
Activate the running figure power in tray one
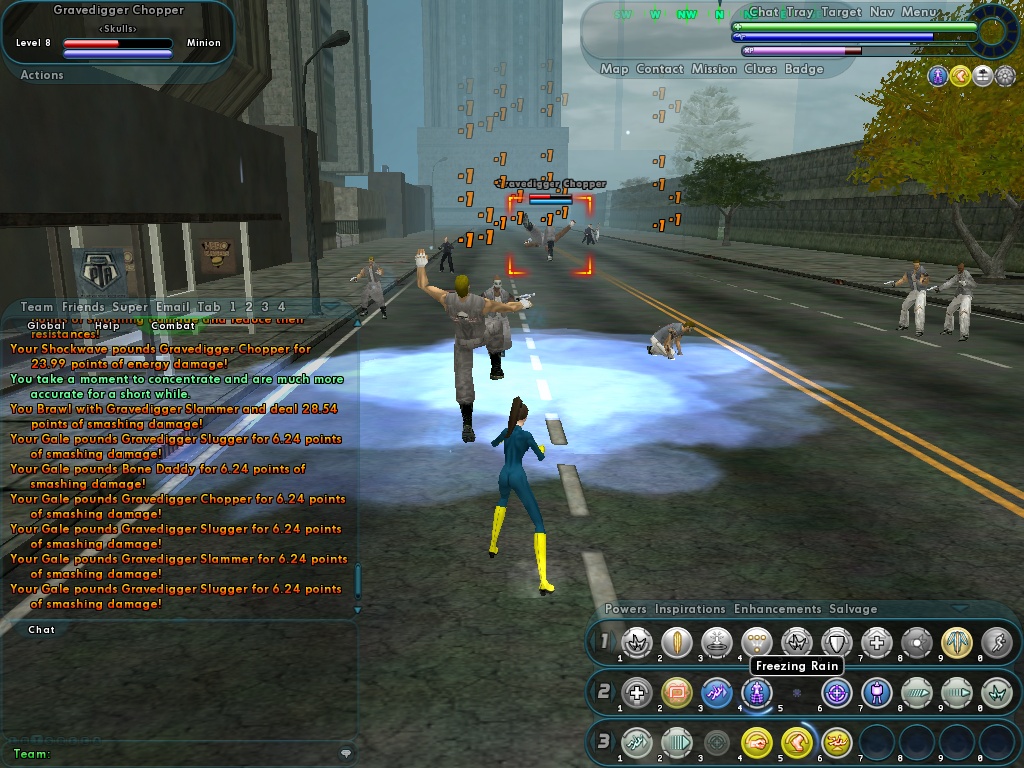[x=996, y=642]
